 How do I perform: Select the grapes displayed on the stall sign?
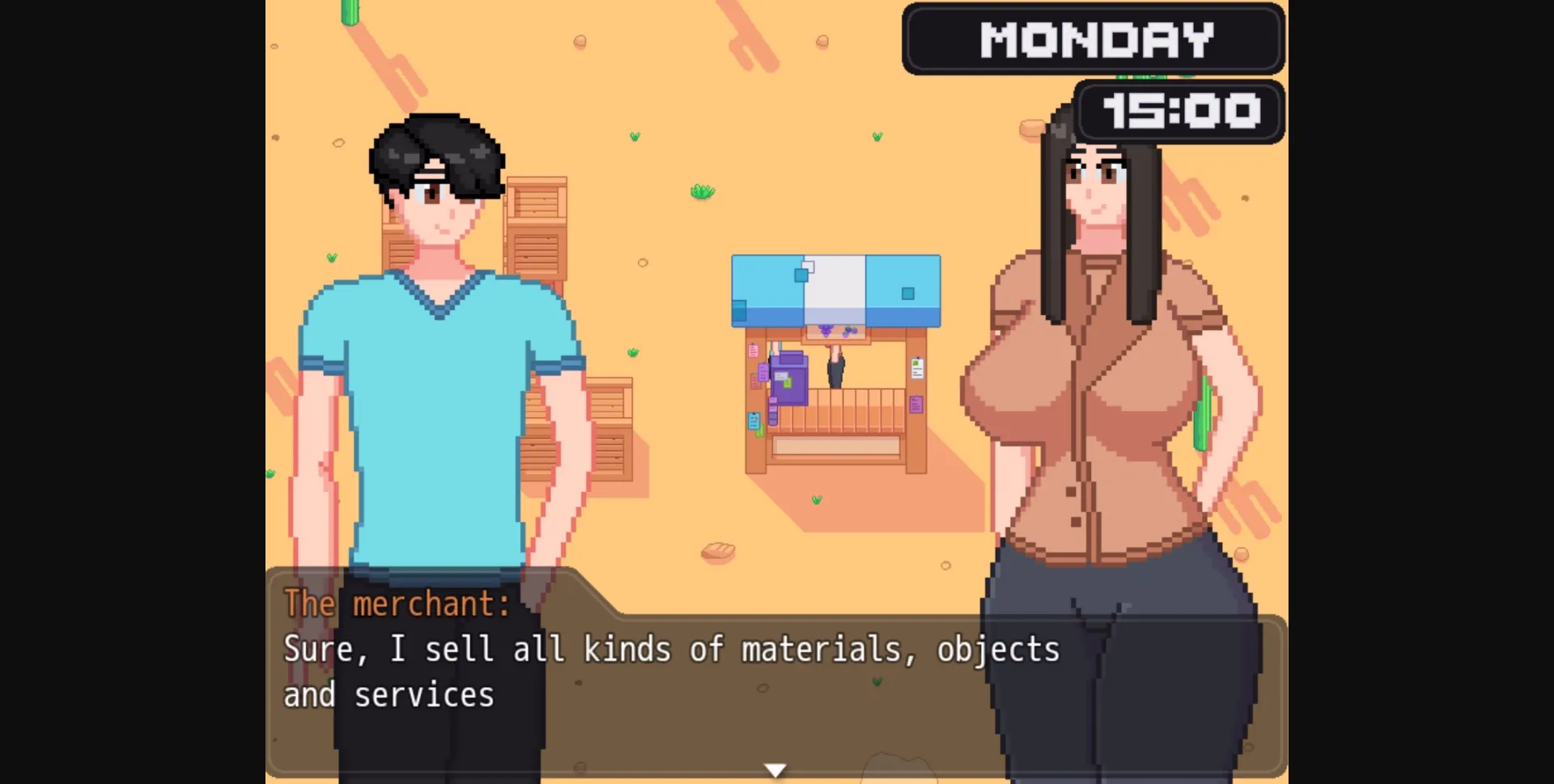tap(827, 331)
